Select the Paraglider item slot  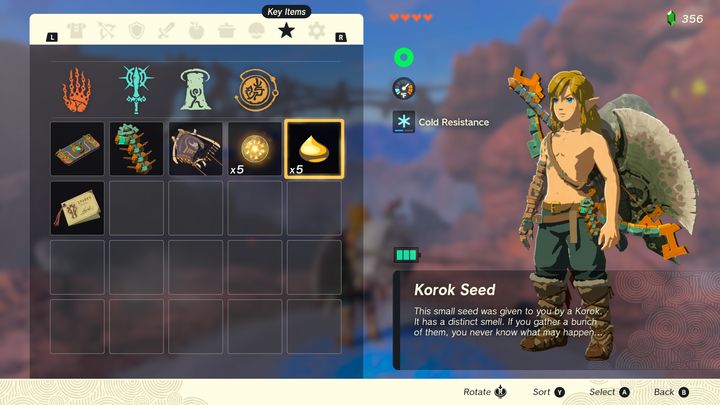(196, 149)
